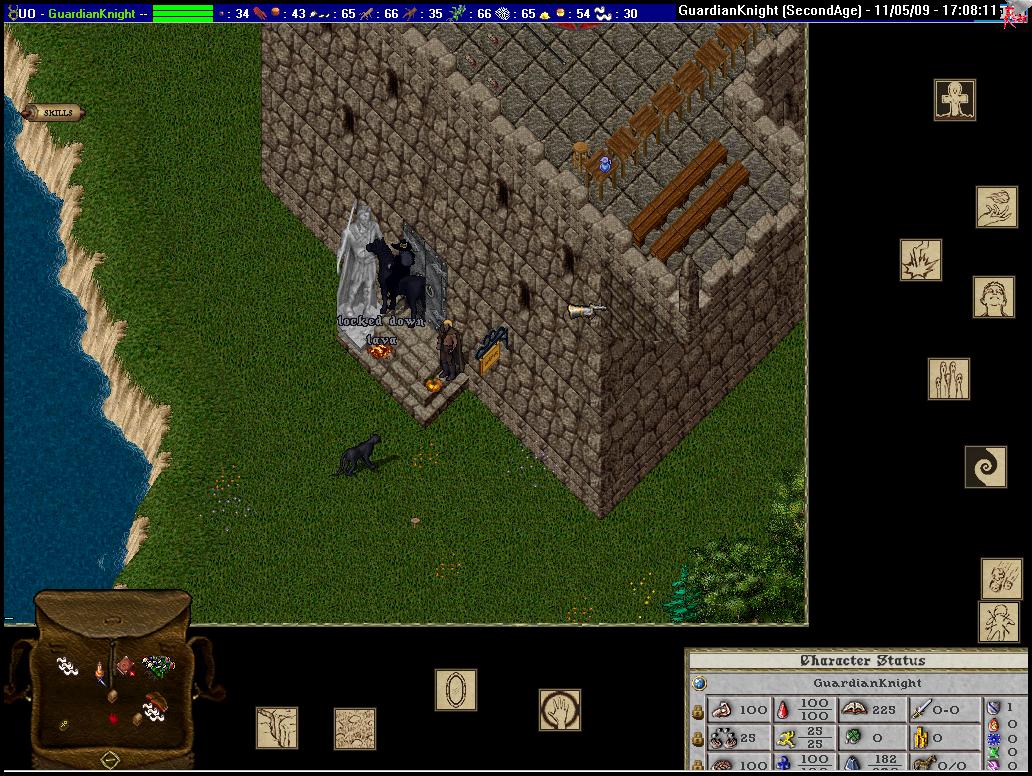Viewport: 1032px width, 776px height.
Task: Trigger the falling meteors spell icon
Action: click(1000, 579)
